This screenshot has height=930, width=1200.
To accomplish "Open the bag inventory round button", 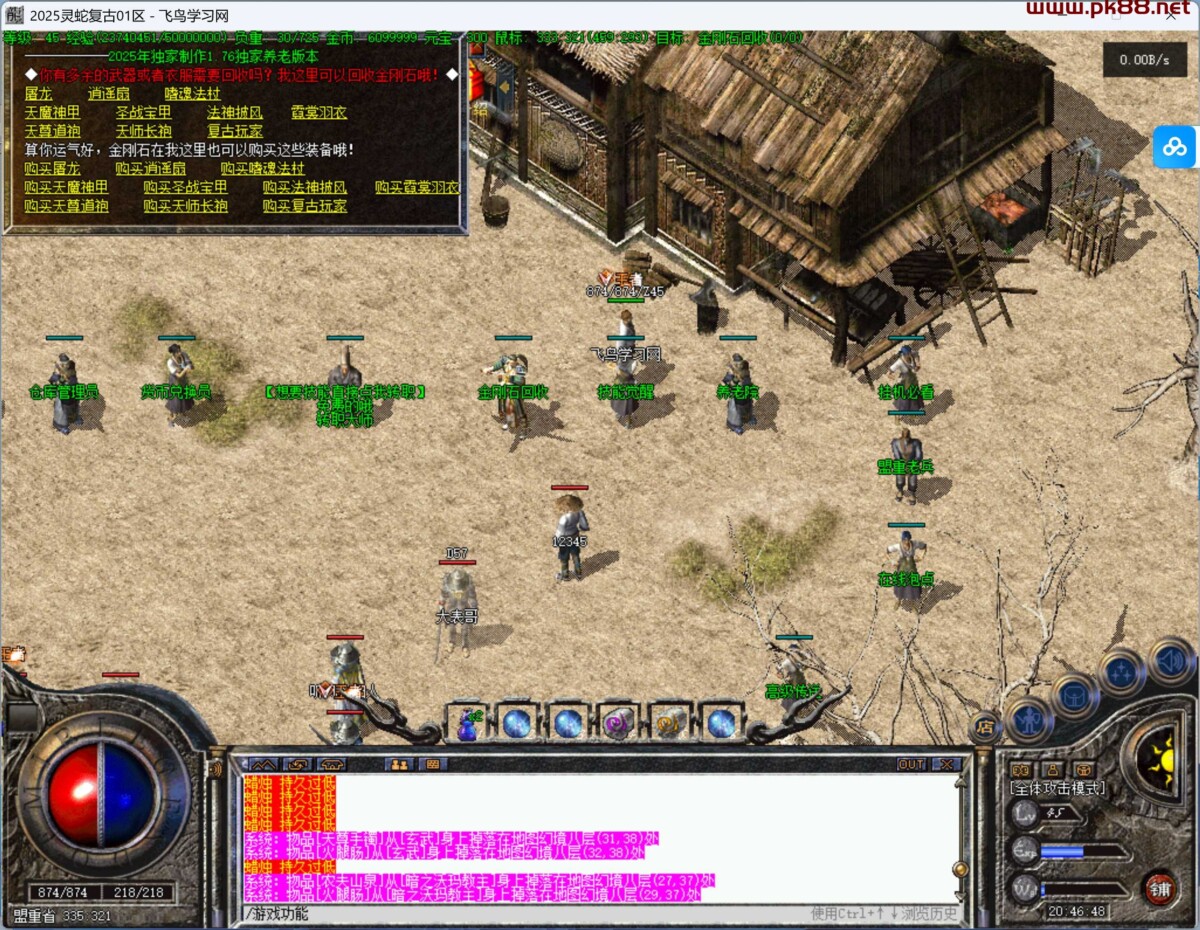I will tap(1075, 695).
